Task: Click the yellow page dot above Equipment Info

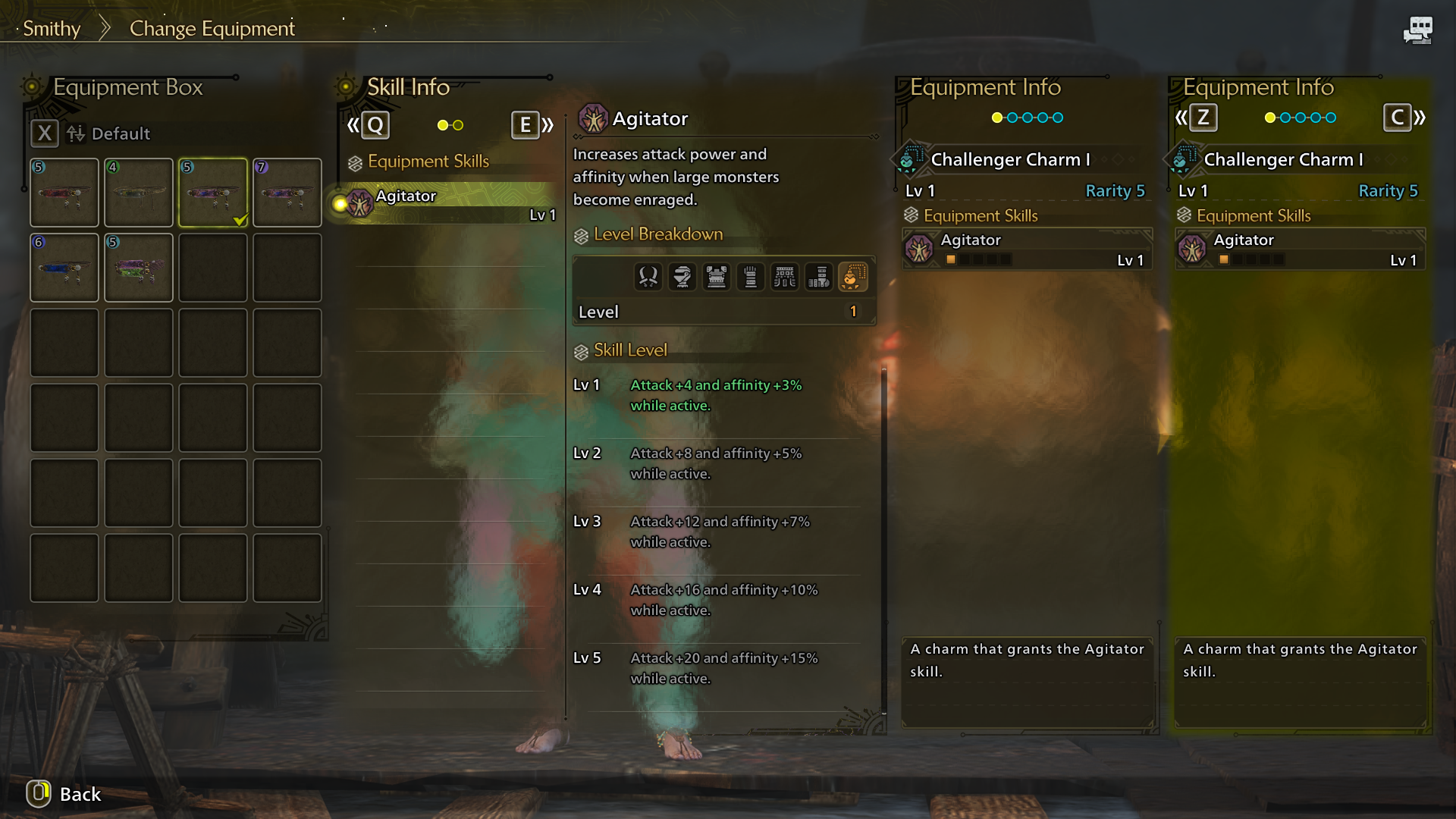Action: 996,118
